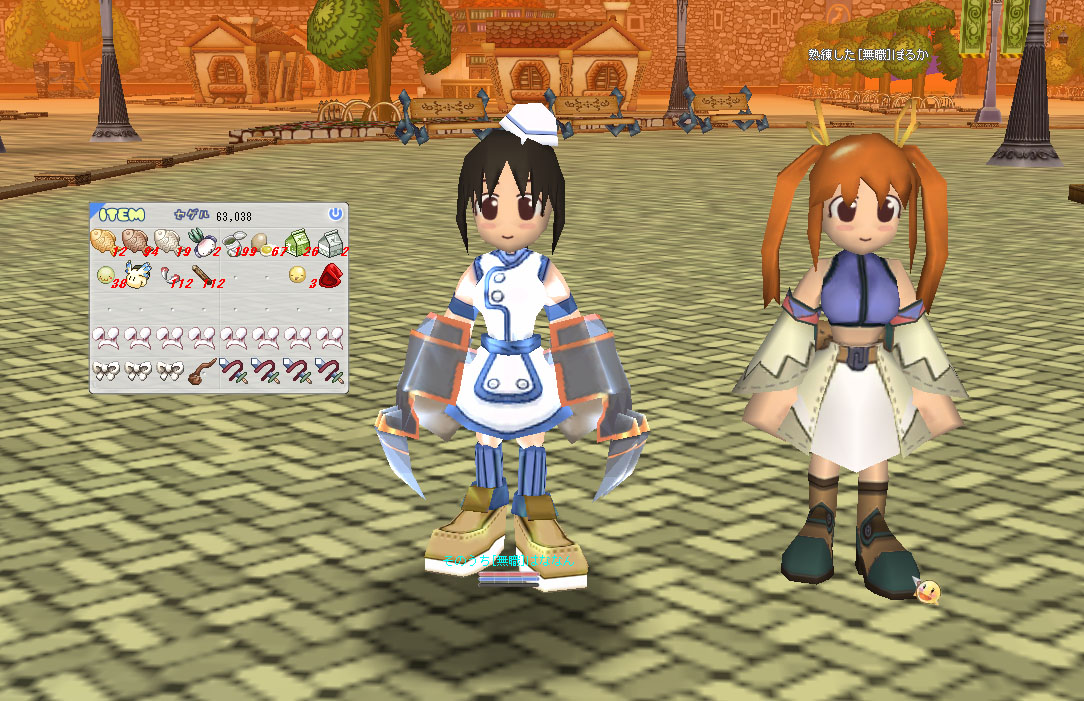Screen dimensions: 1084x701
Task: Select the golden taiyaki stack of 12
Action: [x=103, y=241]
